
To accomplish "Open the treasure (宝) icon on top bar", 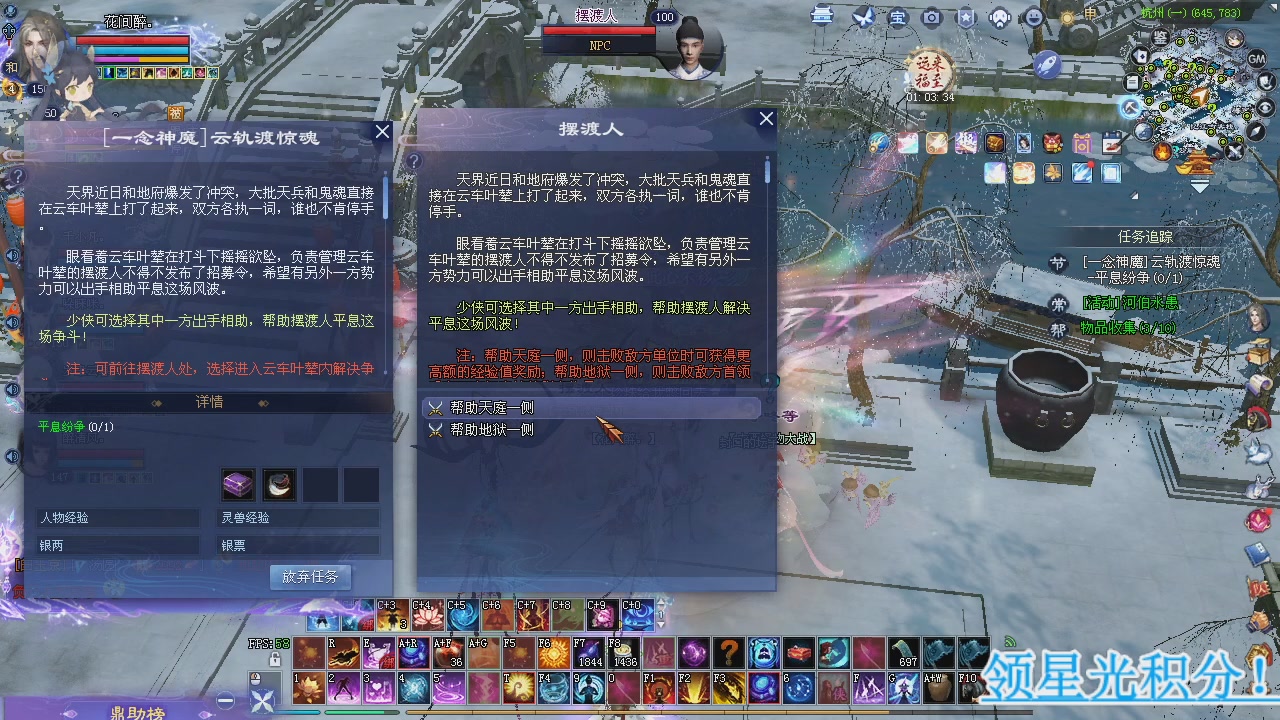I will pyautogui.click(x=897, y=18).
